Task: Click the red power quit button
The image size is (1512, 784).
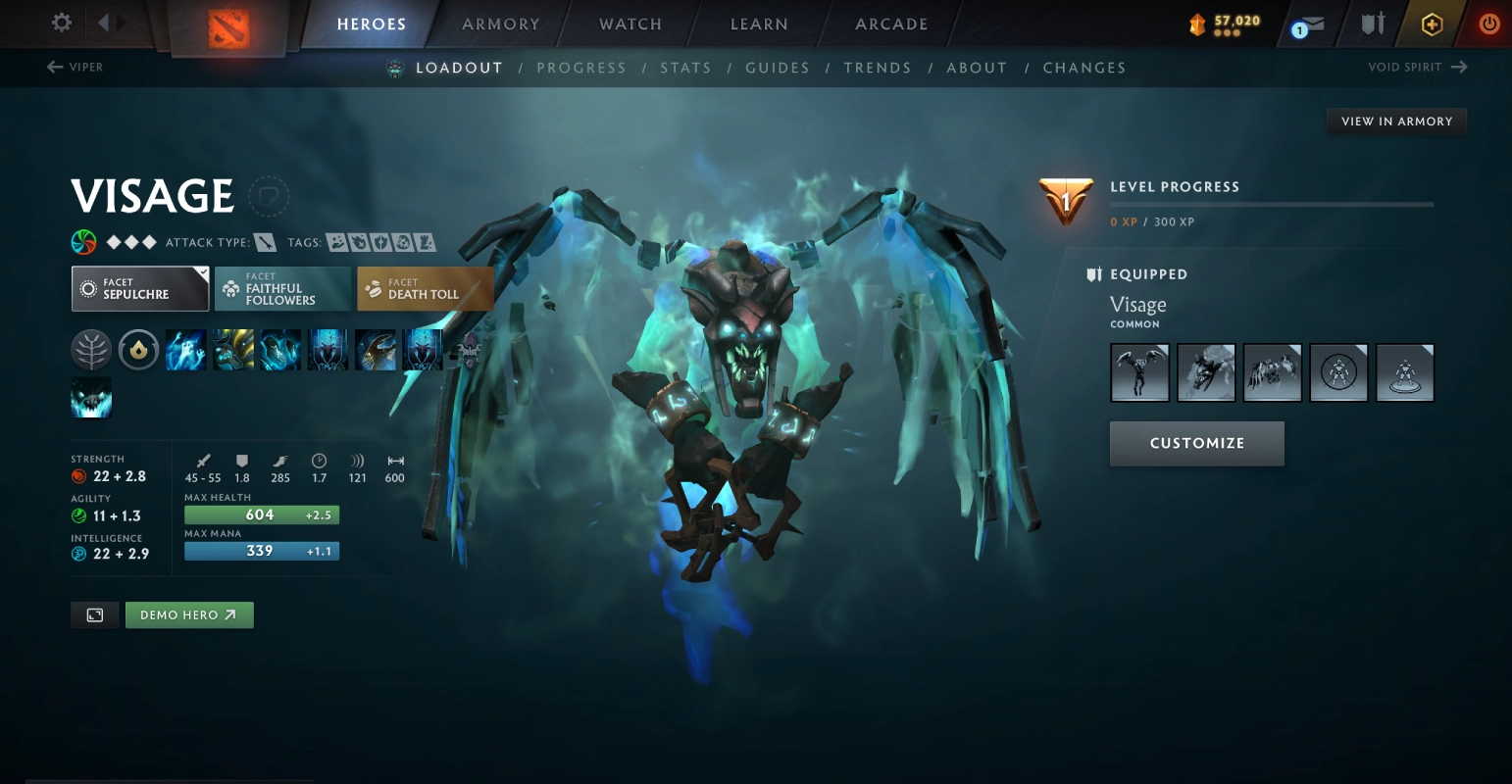Action: pyautogui.click(x=1488, y=24)
